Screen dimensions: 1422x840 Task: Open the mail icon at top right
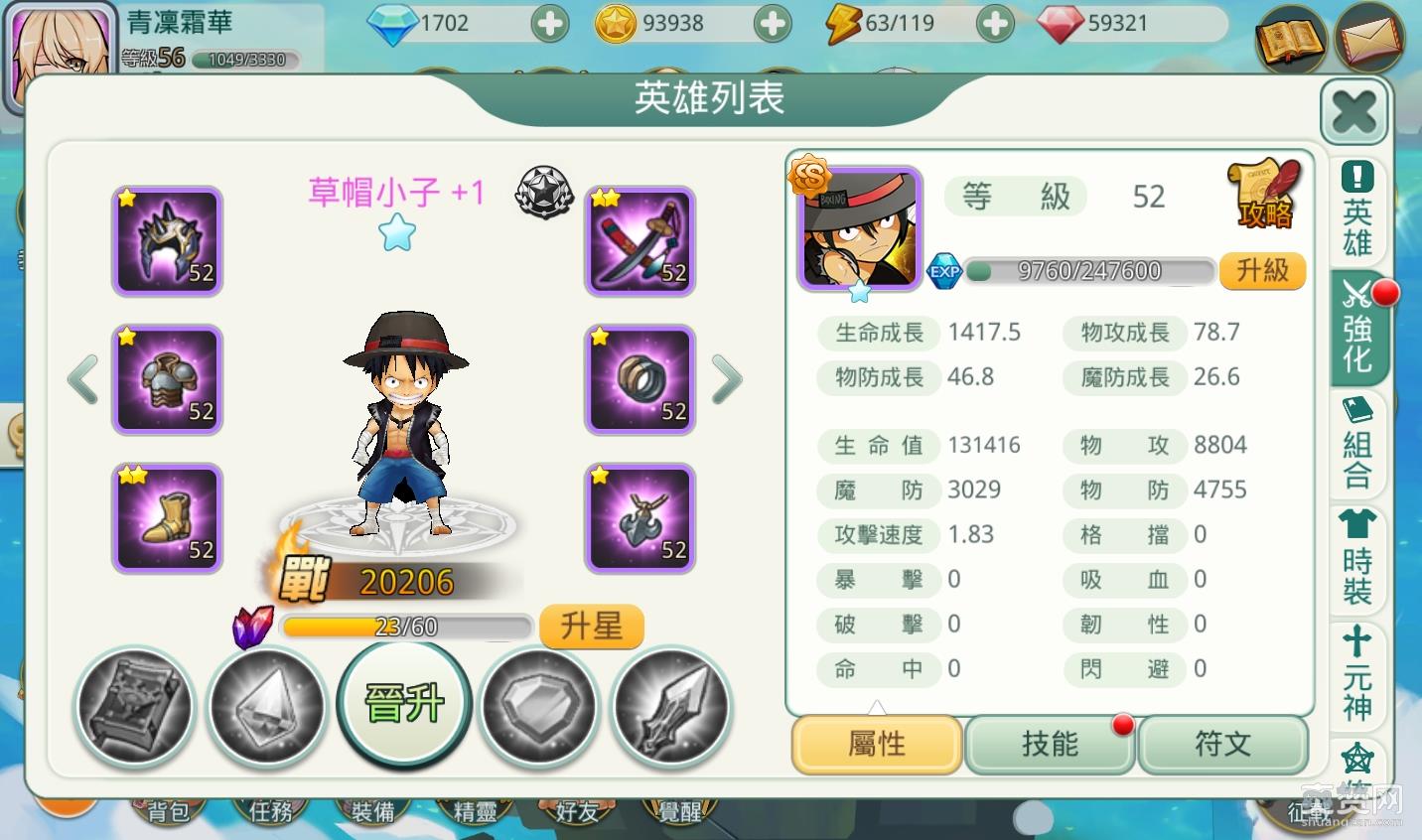1371,40
